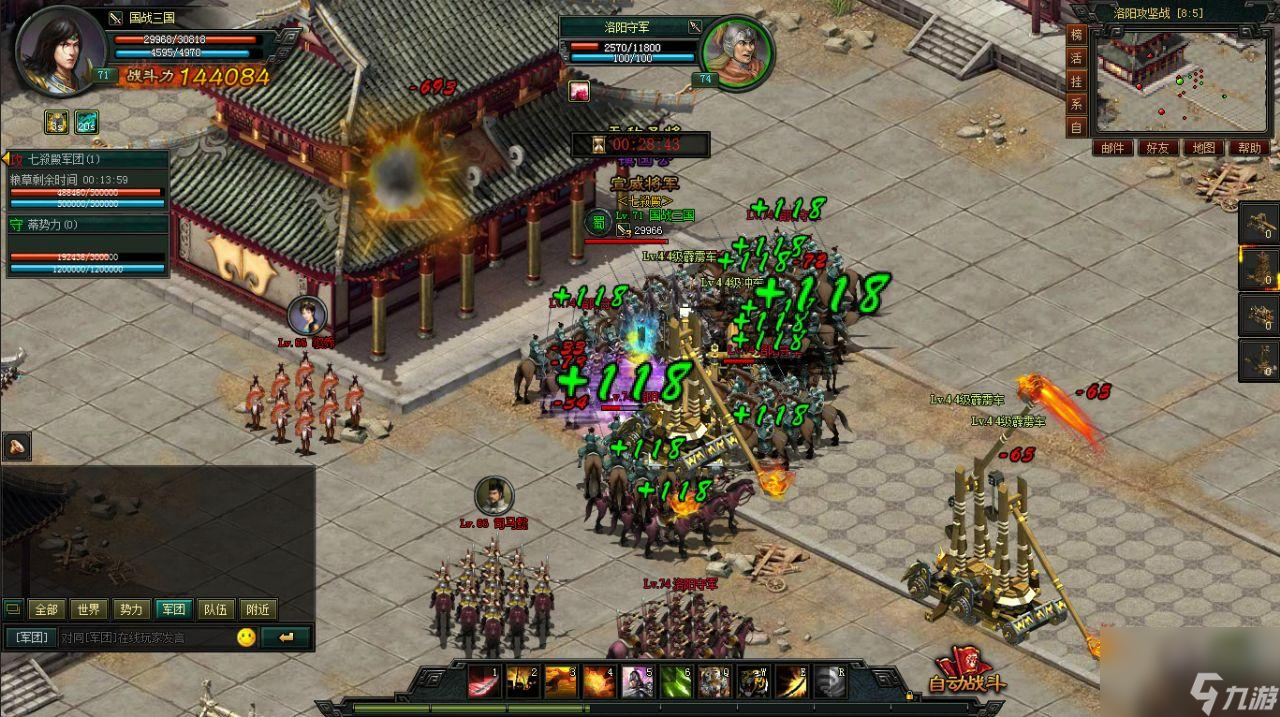Send chat with the enter arrow button
The width and height of the screenshot is (1280, 717).
tap(288, 637)
